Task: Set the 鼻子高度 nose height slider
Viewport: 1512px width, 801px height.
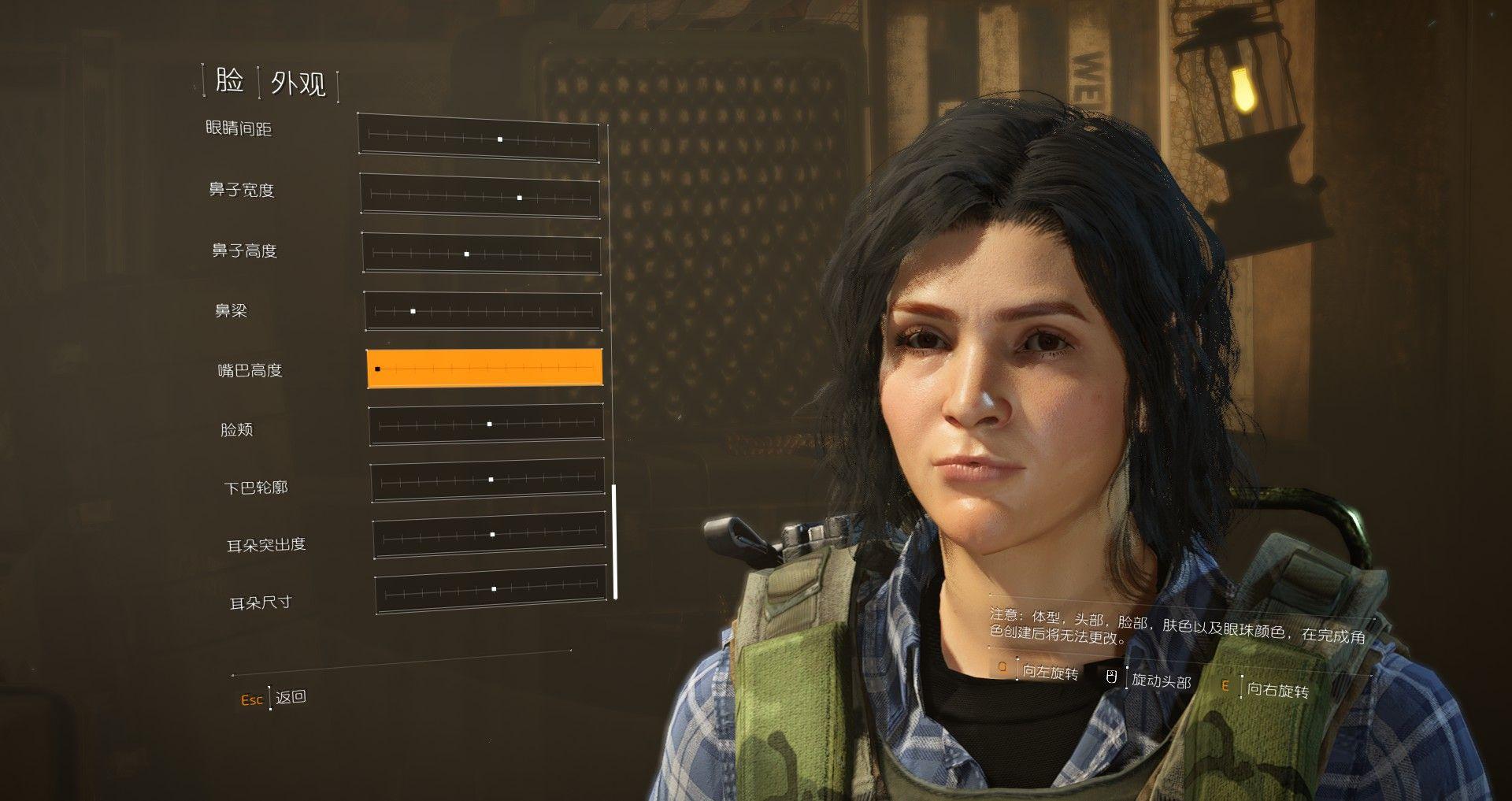Action: coord(481,253)
